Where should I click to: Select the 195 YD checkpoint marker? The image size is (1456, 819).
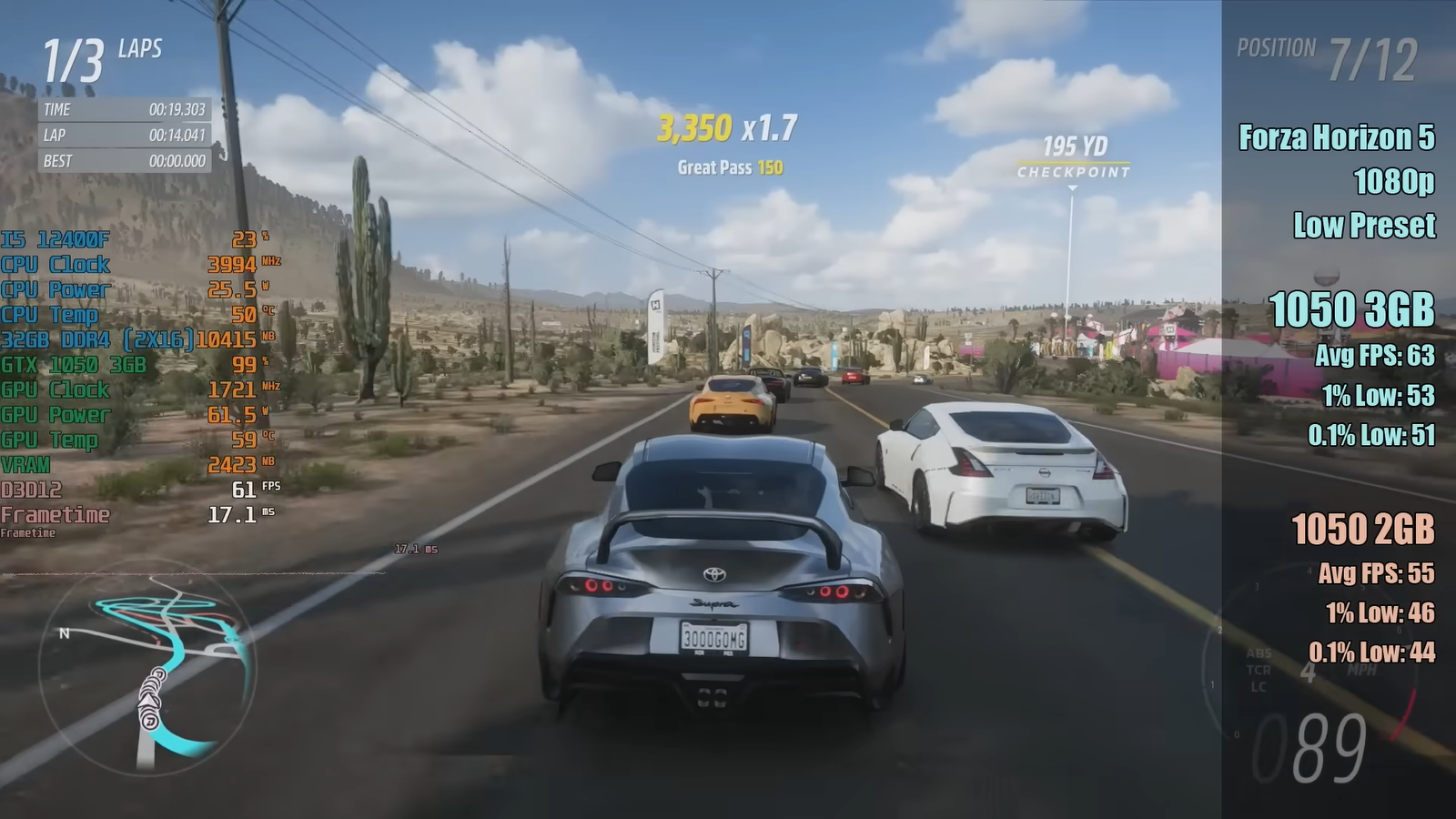(x=1074, y=157)
